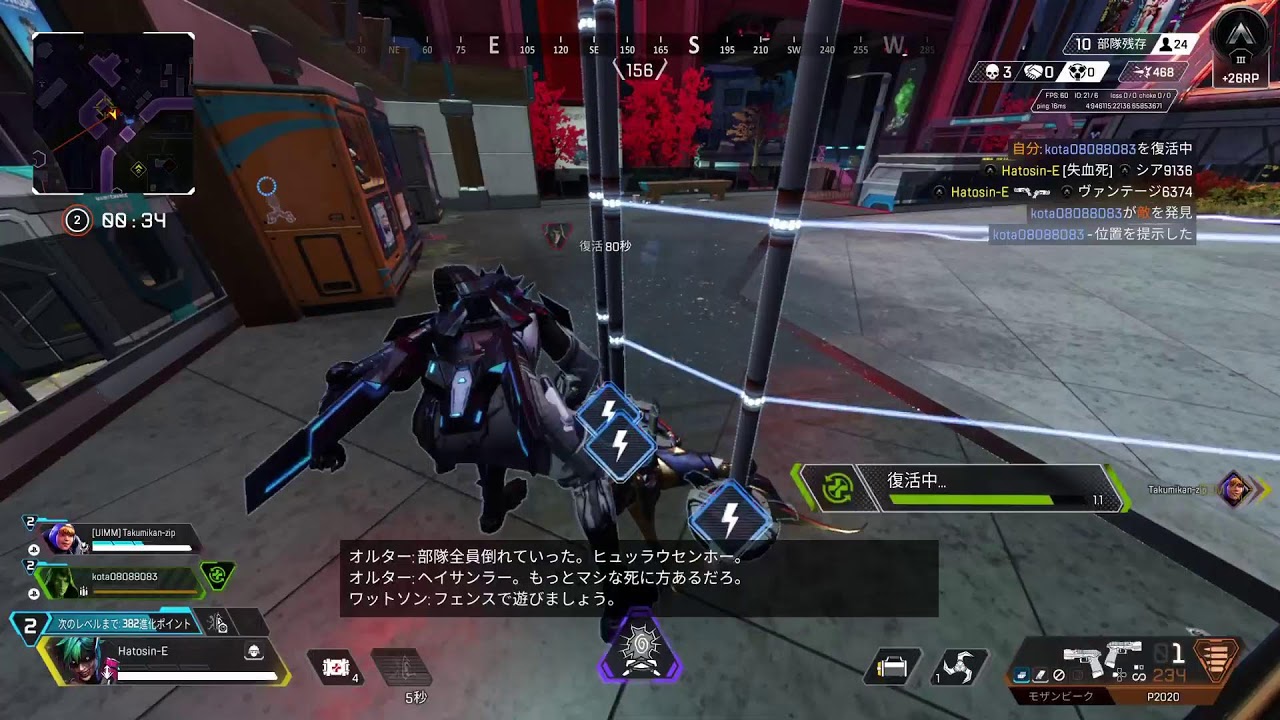Toggle the blue light ammo indicator
The width and height of the screenshot is (1280, 720).
[x=1021, y=674]
